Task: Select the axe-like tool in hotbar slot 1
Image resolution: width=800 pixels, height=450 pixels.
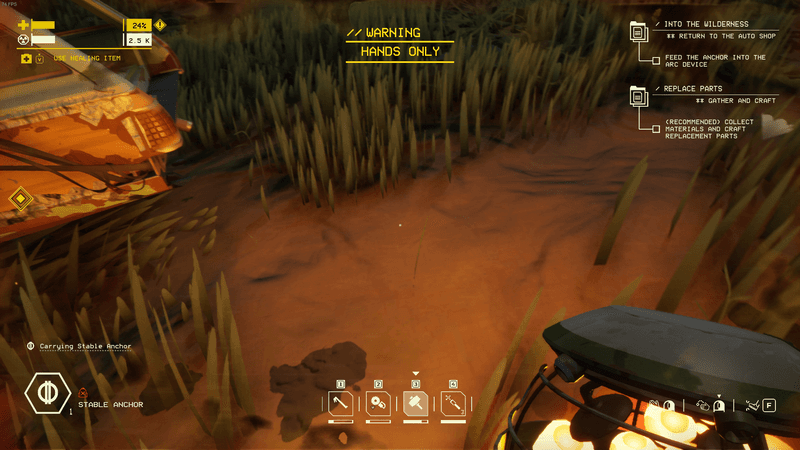Action: (340, 404)
